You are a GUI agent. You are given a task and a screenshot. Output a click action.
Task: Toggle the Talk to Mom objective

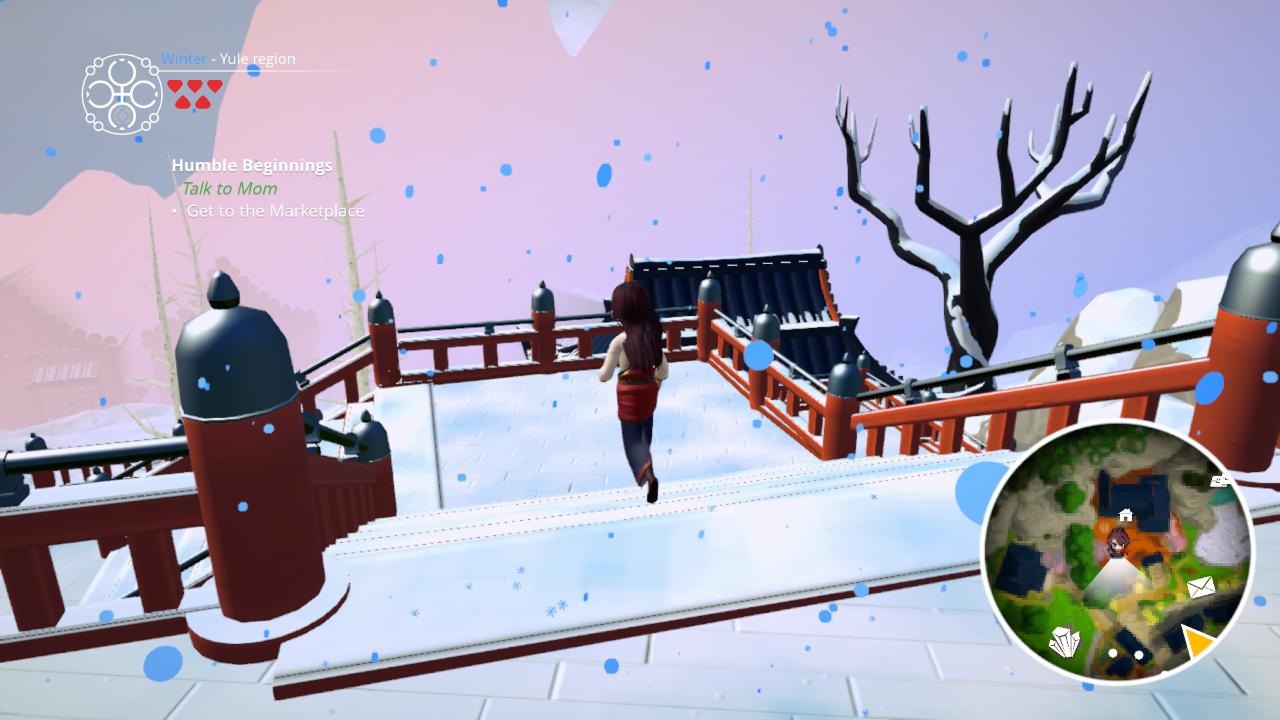coord(230,188)
